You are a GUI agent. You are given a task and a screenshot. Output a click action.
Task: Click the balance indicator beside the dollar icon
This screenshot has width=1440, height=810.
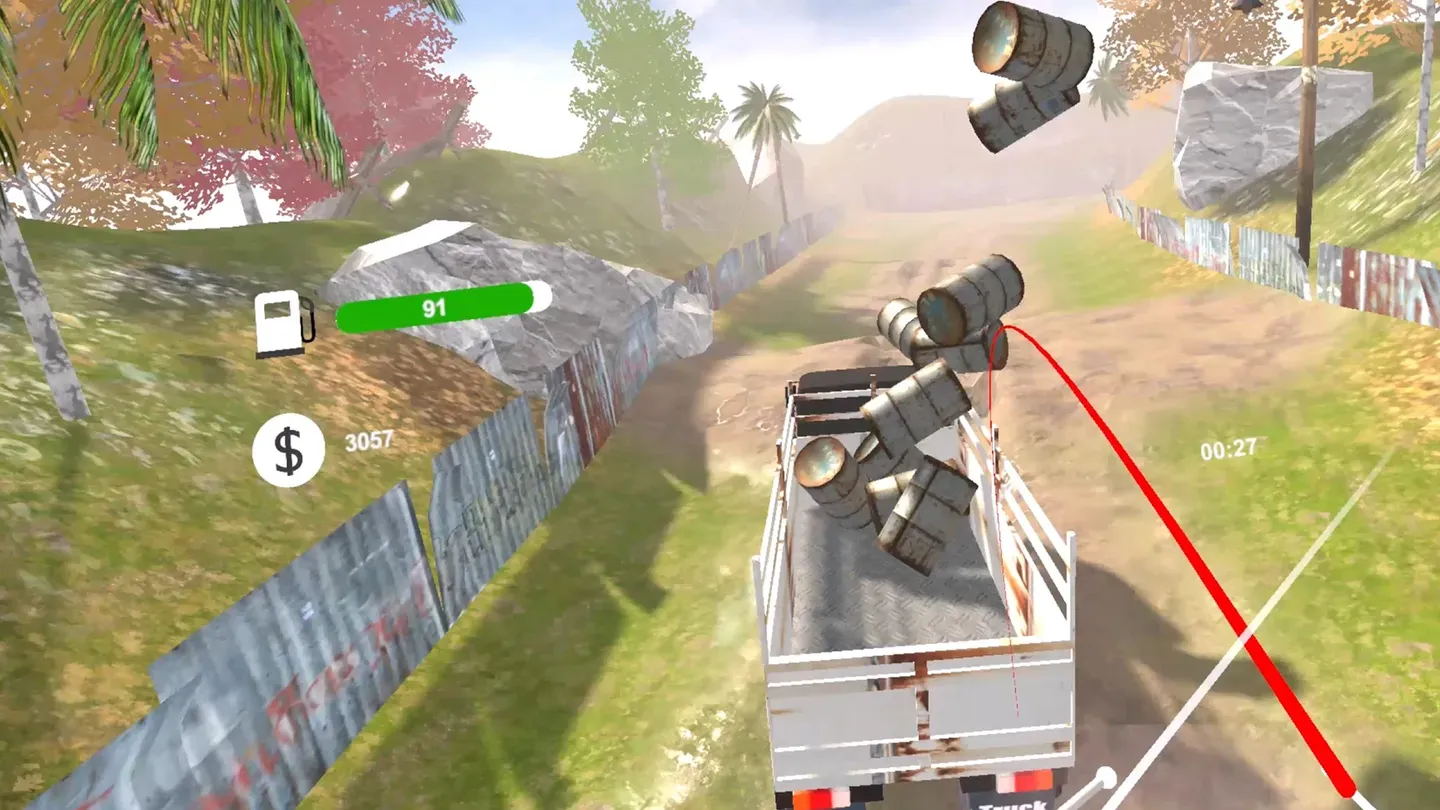coord(370,437)
